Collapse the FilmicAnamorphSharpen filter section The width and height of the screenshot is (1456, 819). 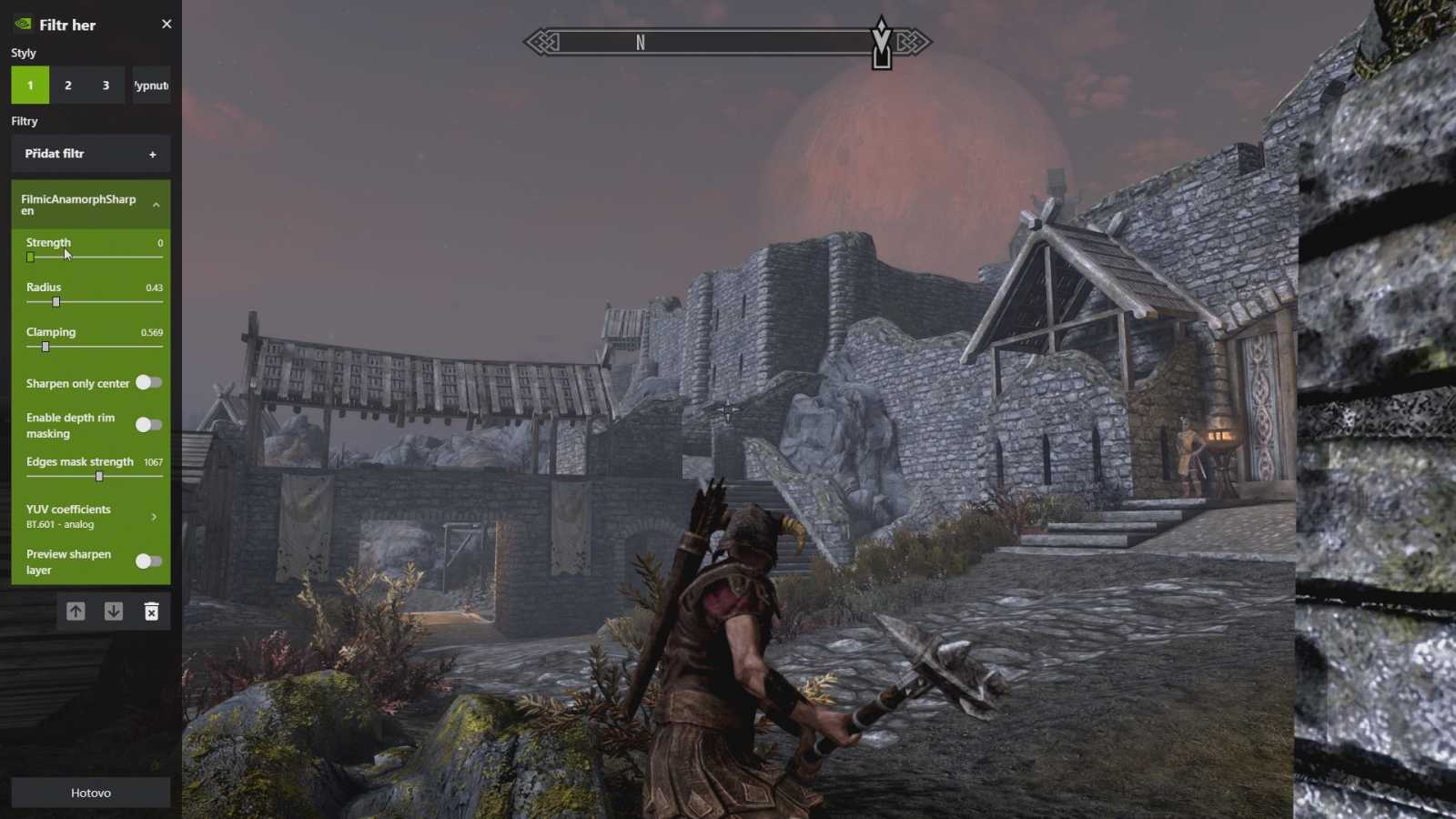157,205
